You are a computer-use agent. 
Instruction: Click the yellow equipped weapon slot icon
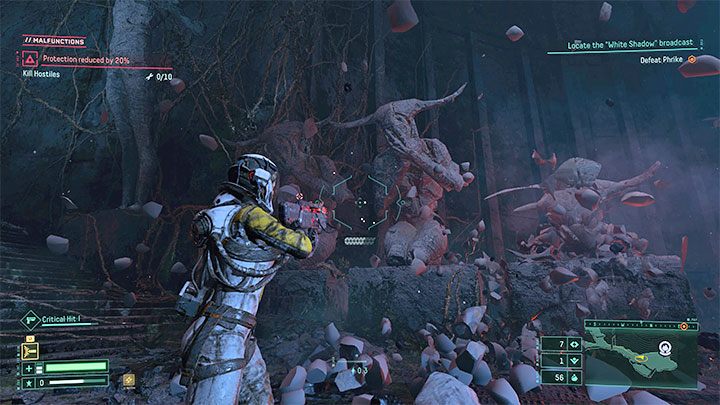point(30,351)
